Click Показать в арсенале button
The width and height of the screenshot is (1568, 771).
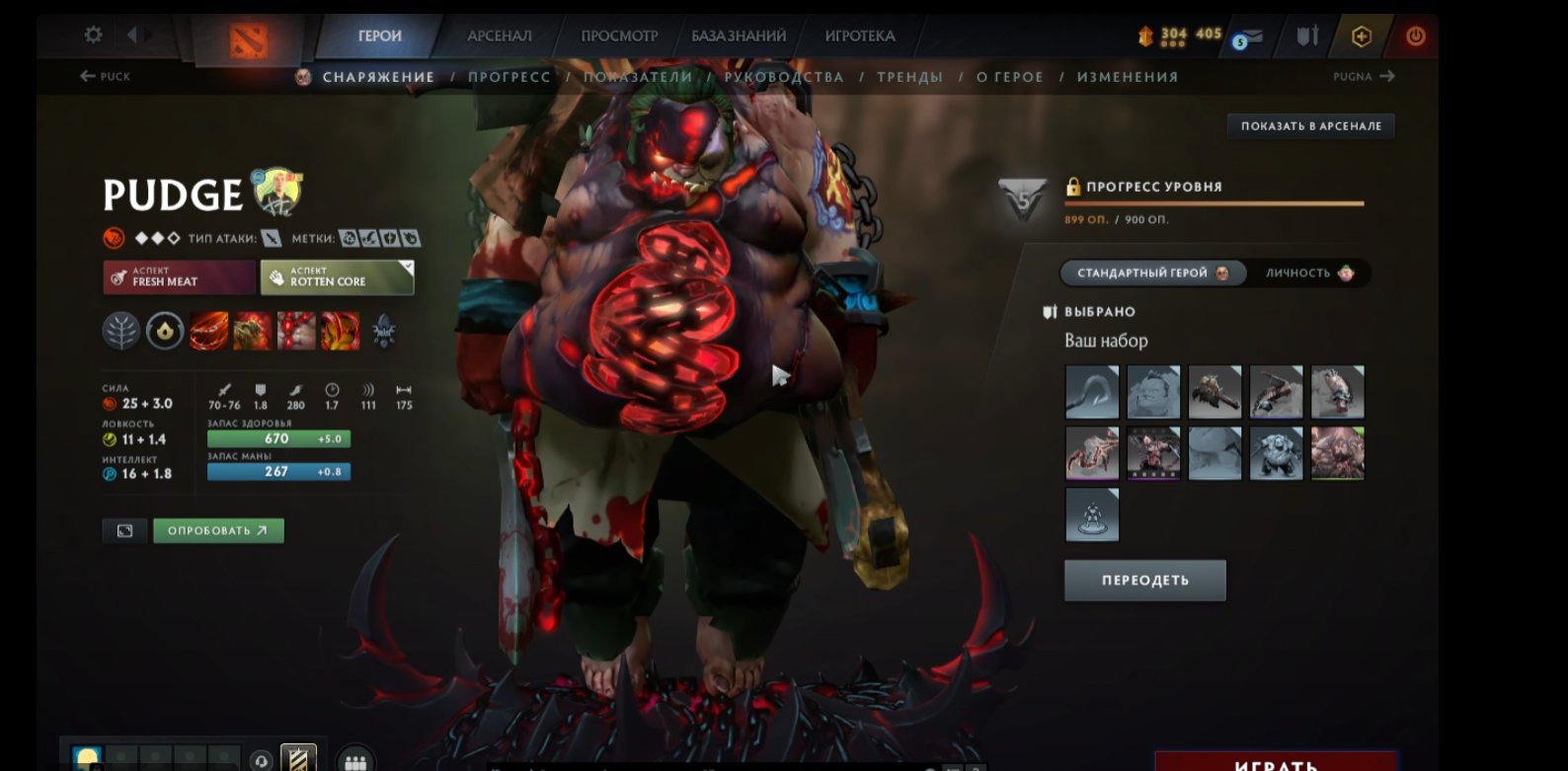click(x=1310, y=125)
